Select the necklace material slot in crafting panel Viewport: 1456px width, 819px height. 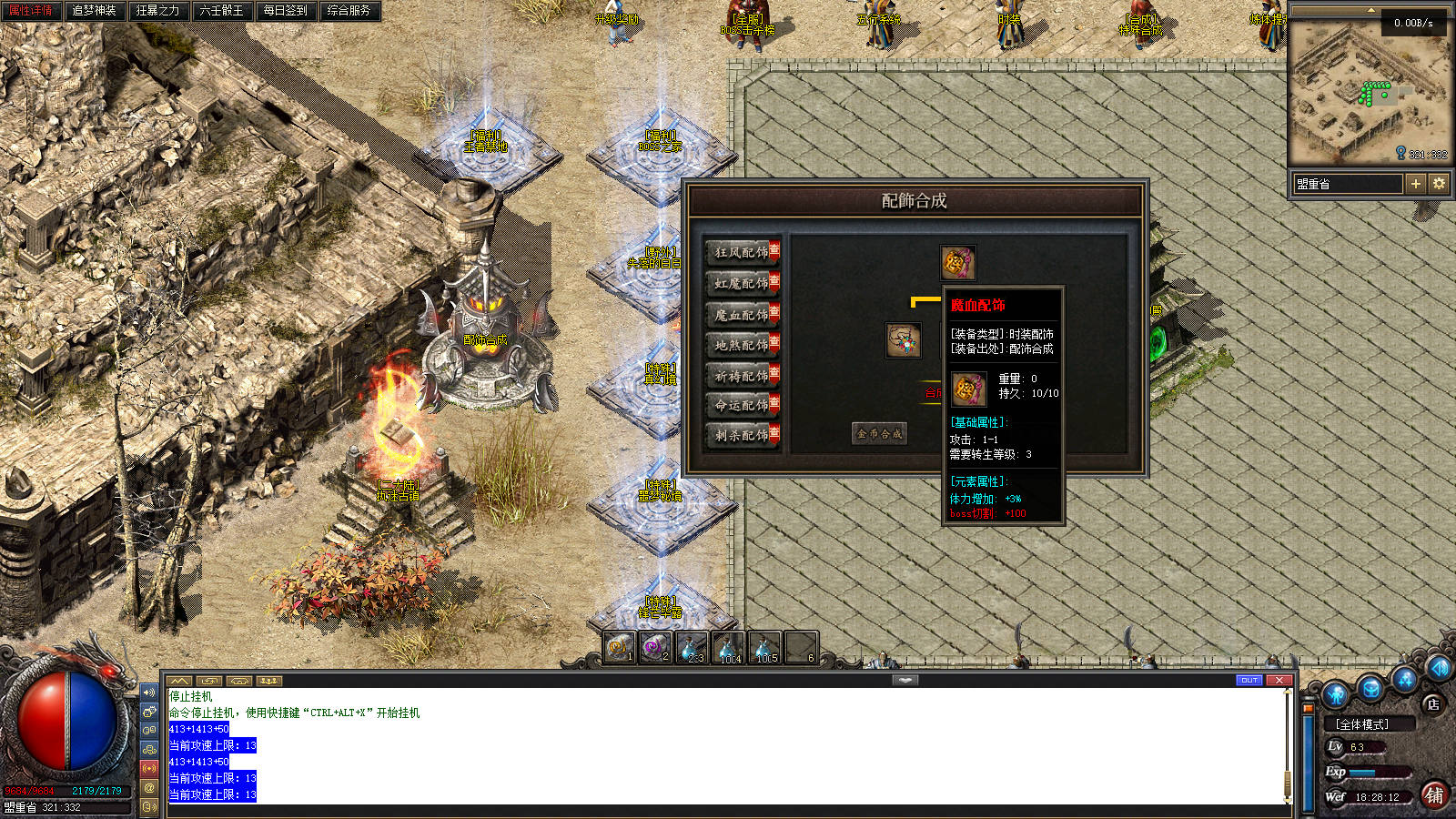pos(904,340)
